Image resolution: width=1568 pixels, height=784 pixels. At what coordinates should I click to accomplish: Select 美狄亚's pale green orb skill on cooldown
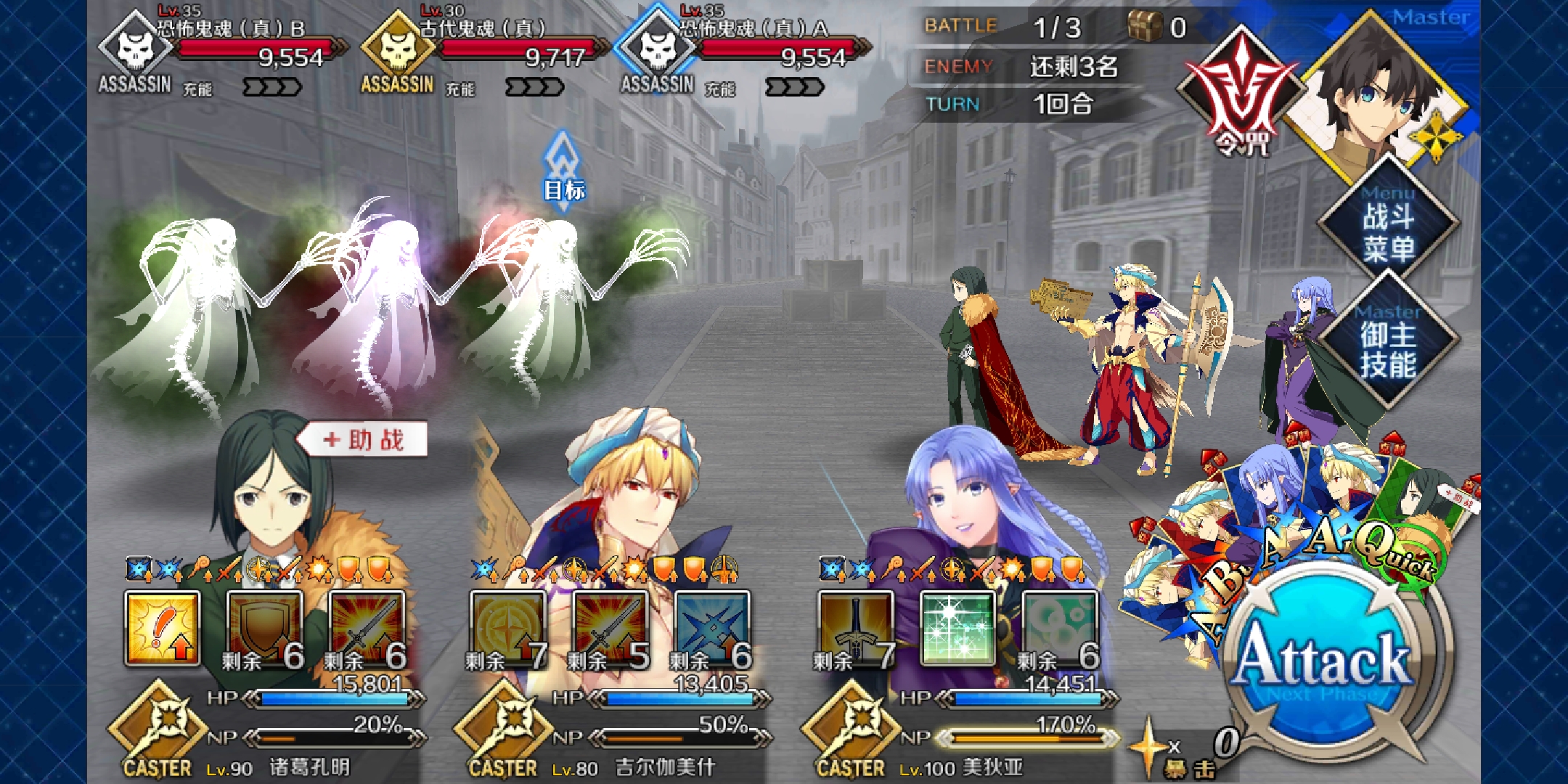(1059, 629)
